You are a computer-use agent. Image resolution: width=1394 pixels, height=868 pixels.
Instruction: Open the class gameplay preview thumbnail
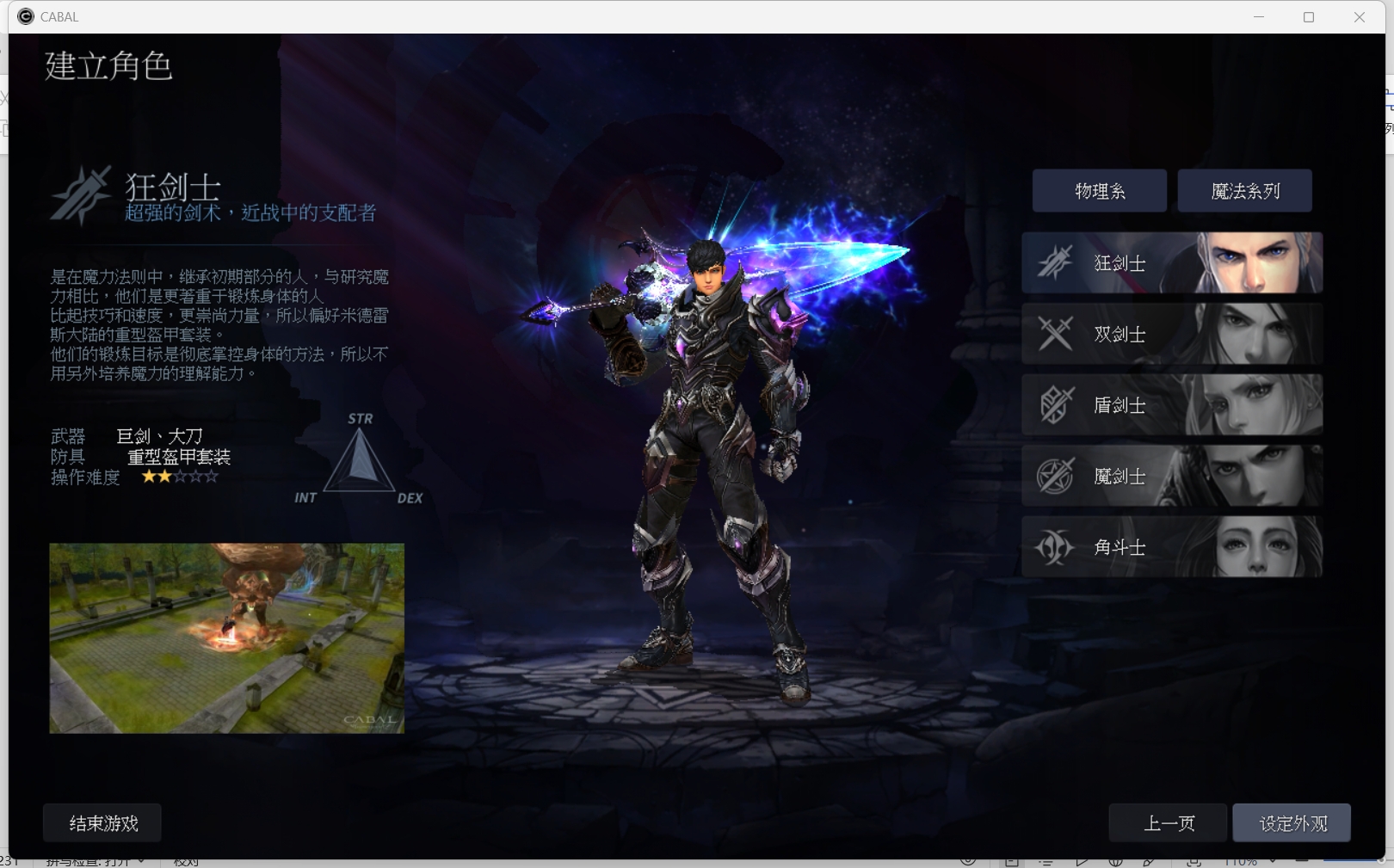pyautogui.click(x=226, y=638)
